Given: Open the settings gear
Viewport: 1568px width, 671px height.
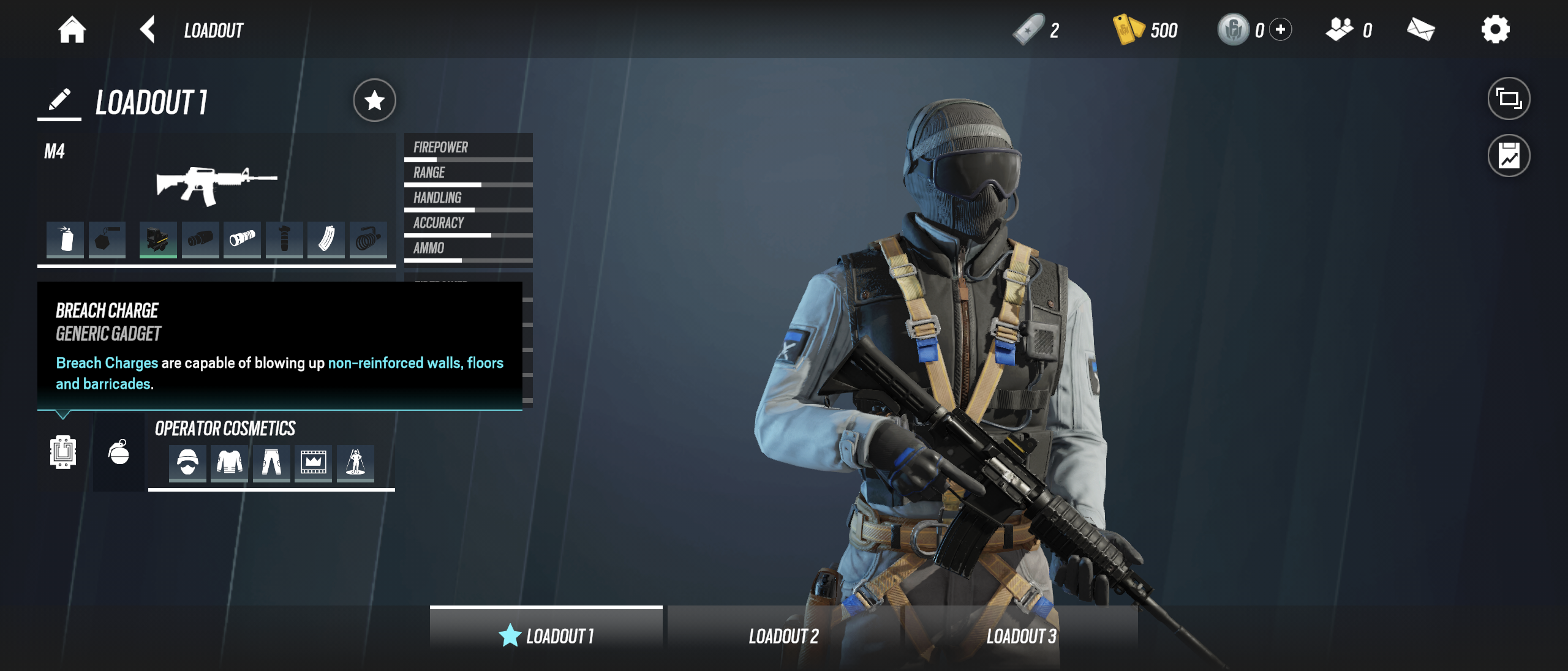Looking at the screenshot, I should click(x=1495, y=29).
